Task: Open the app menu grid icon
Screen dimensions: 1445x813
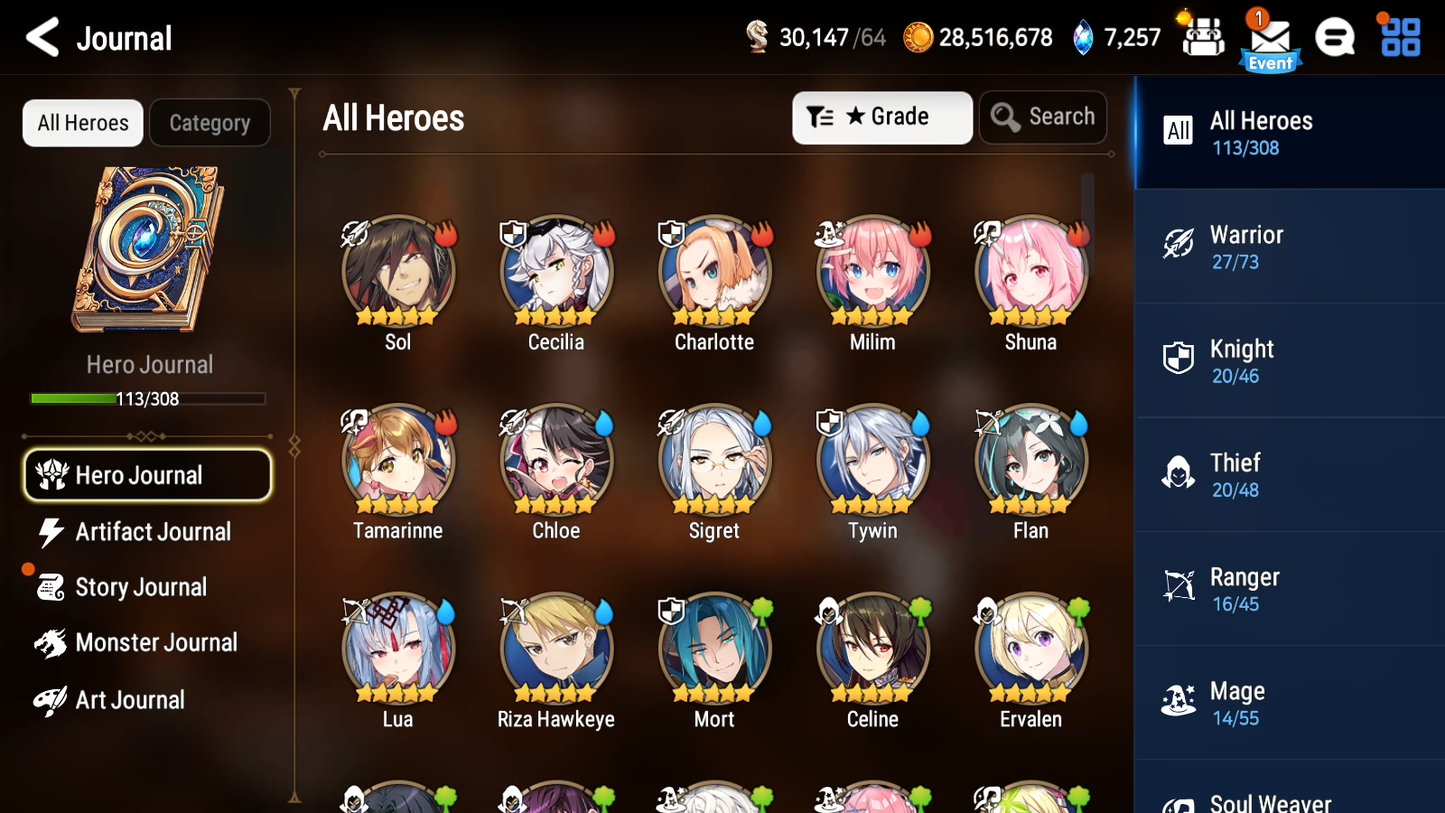Action: coord(1398,37)
